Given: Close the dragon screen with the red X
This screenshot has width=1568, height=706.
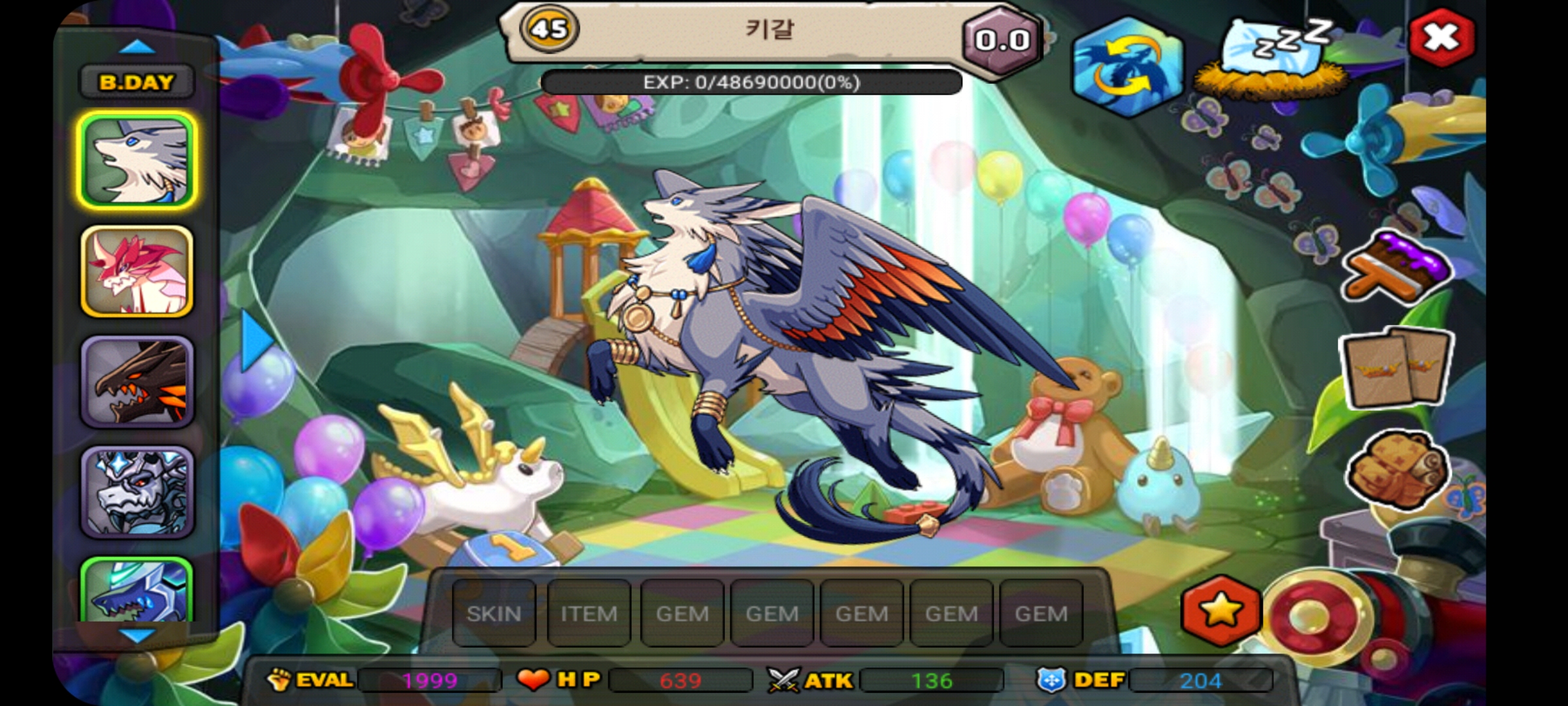Looking at the screenshot, I should pyautogui.click(x=1441, y=38).
